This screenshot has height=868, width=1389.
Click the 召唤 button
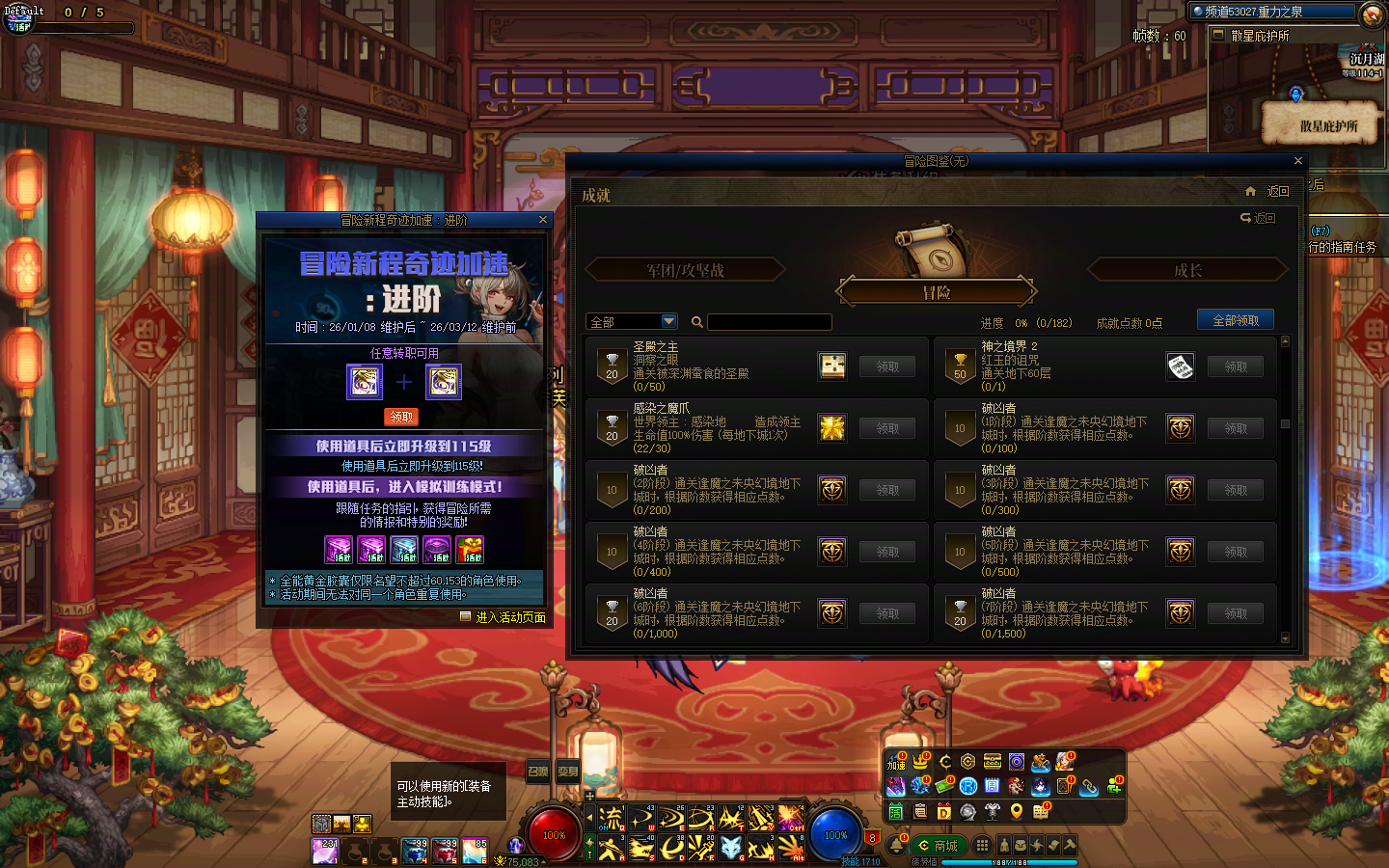coord(537,771)
